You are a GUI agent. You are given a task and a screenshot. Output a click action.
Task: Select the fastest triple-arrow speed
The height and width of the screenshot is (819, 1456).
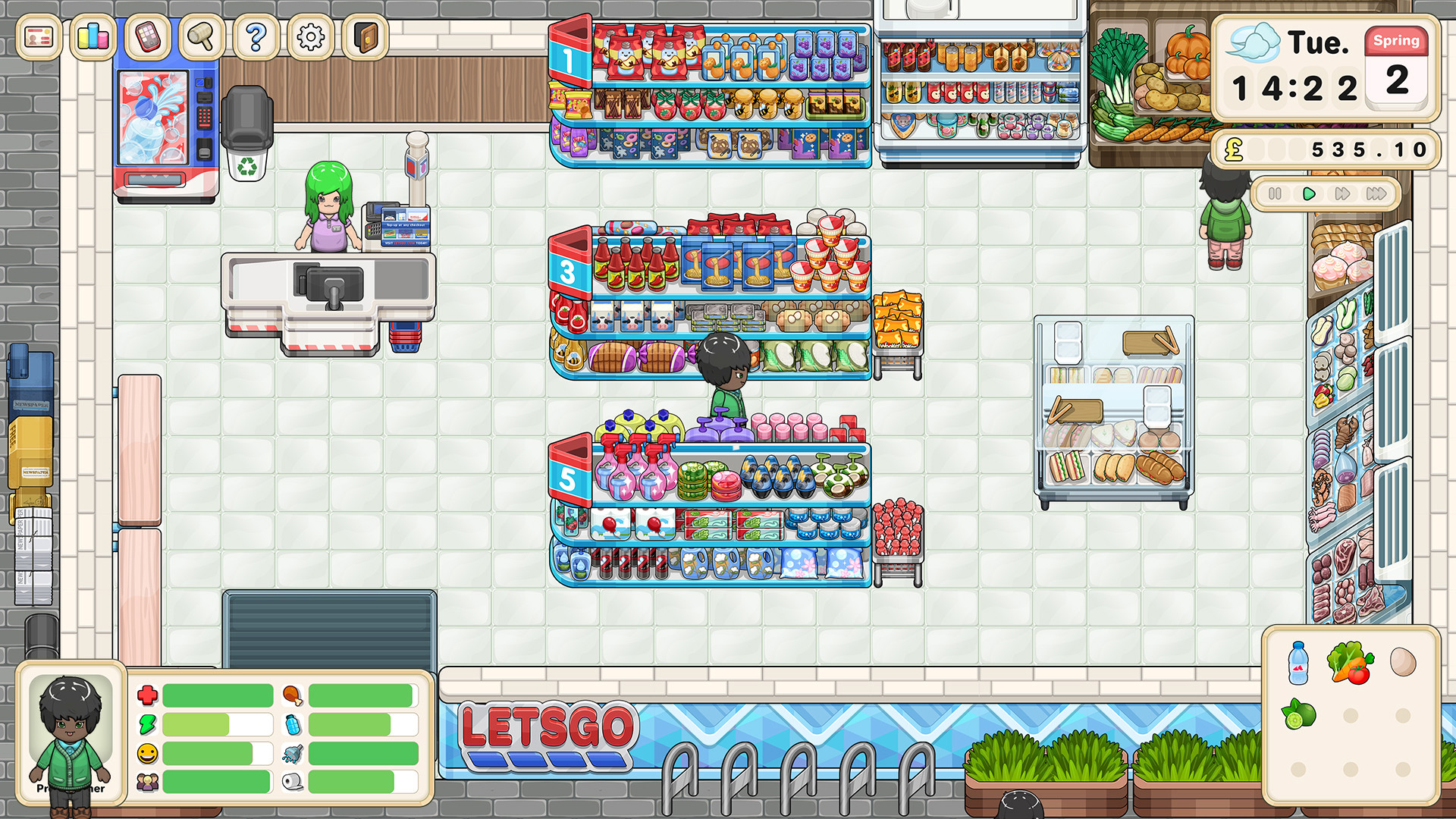(x=1376, y=194)
